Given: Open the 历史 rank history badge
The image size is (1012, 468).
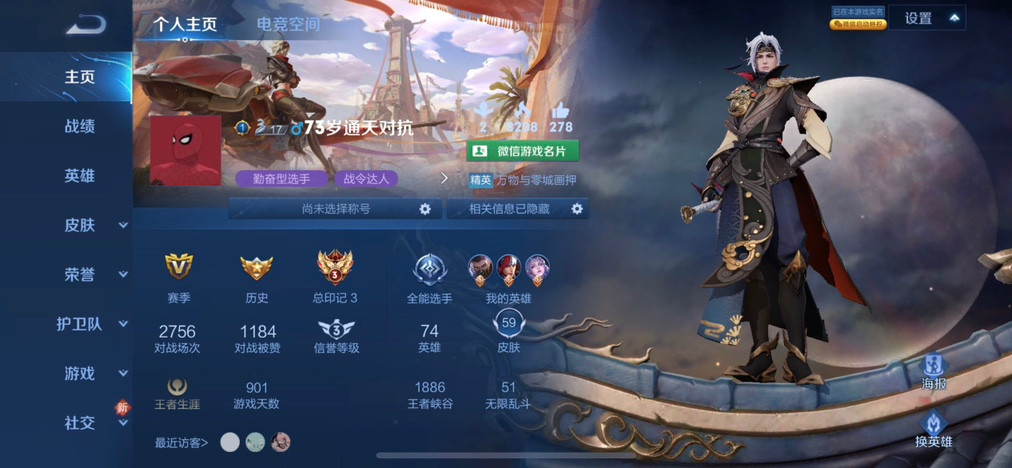Looking at the screenshot, I should coord(257,267).
